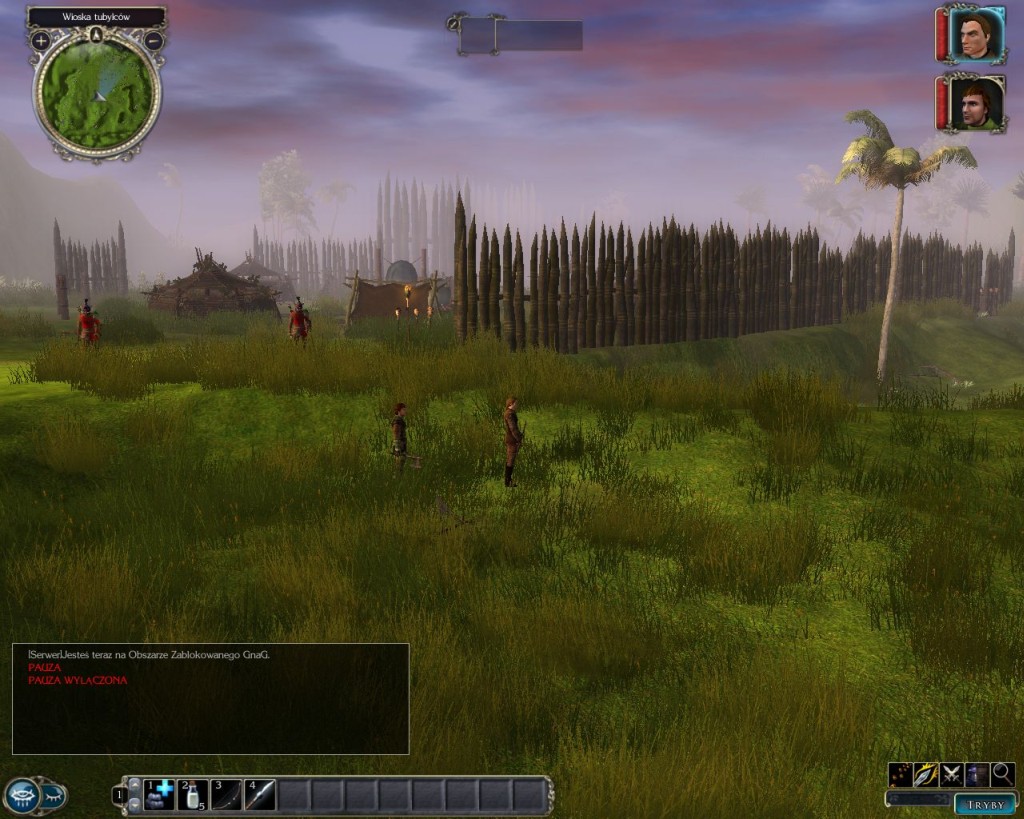
Task: Activate the magnifying glass search mode icon
Action: [x=1002, y=774]
